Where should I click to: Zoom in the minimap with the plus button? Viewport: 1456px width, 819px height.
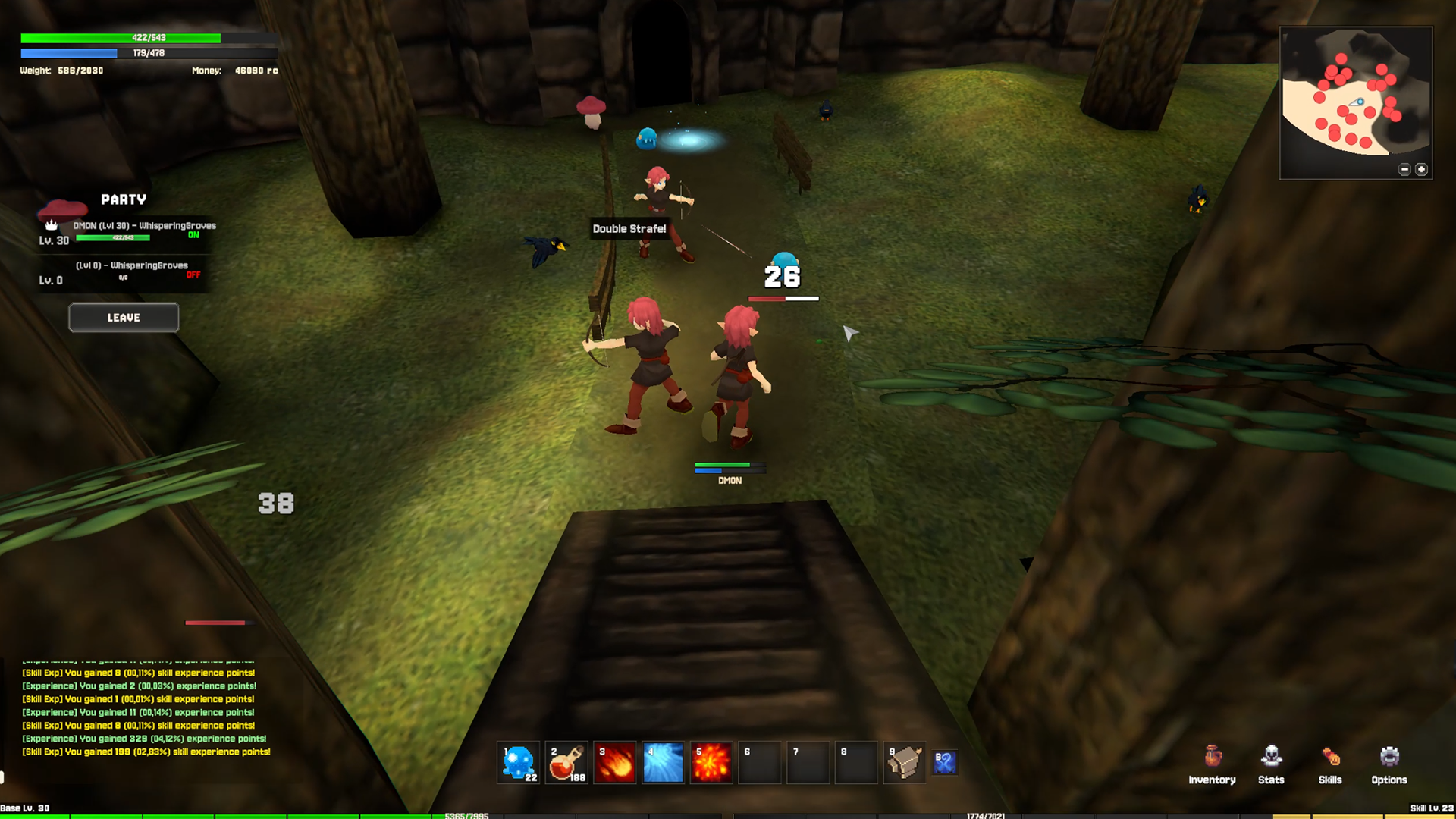pos(1422,169)
